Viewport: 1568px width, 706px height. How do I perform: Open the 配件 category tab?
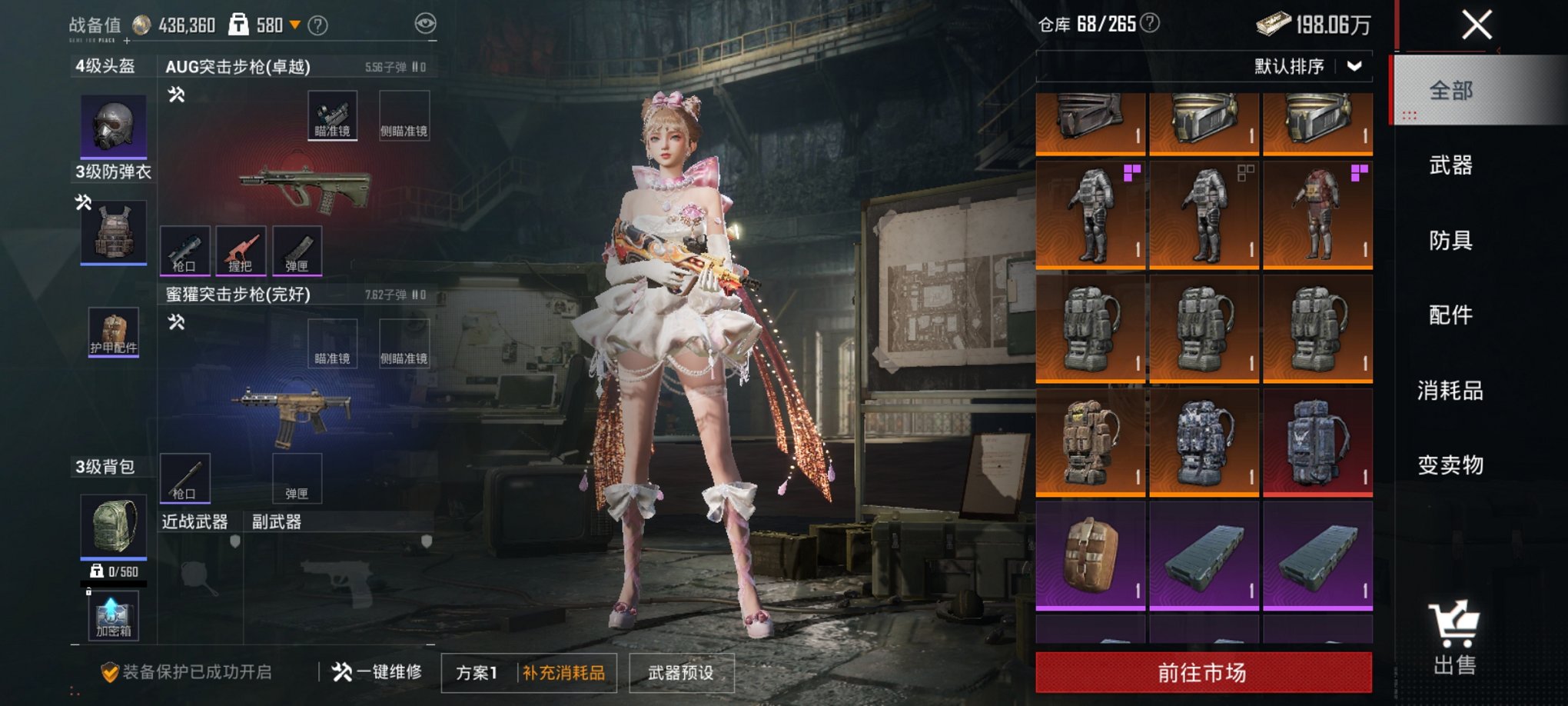point(1450,315)
